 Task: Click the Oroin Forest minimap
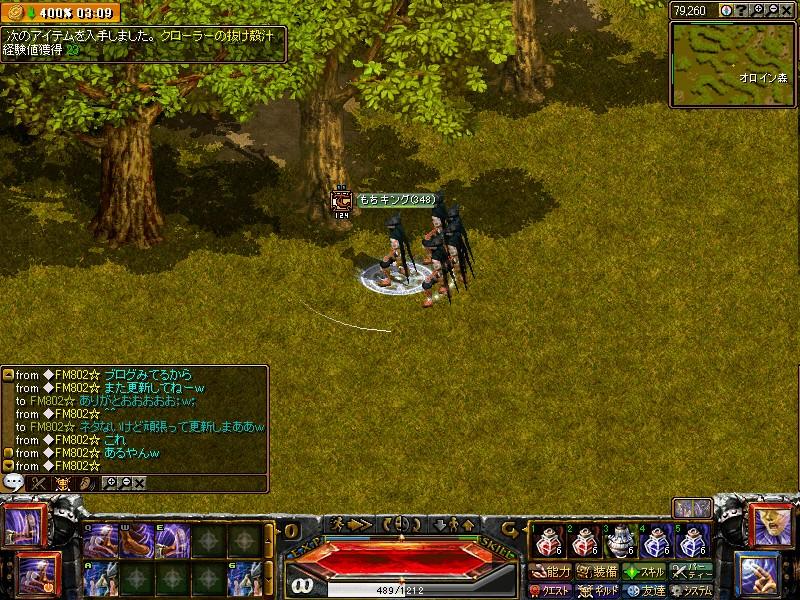tap(733, 62)
